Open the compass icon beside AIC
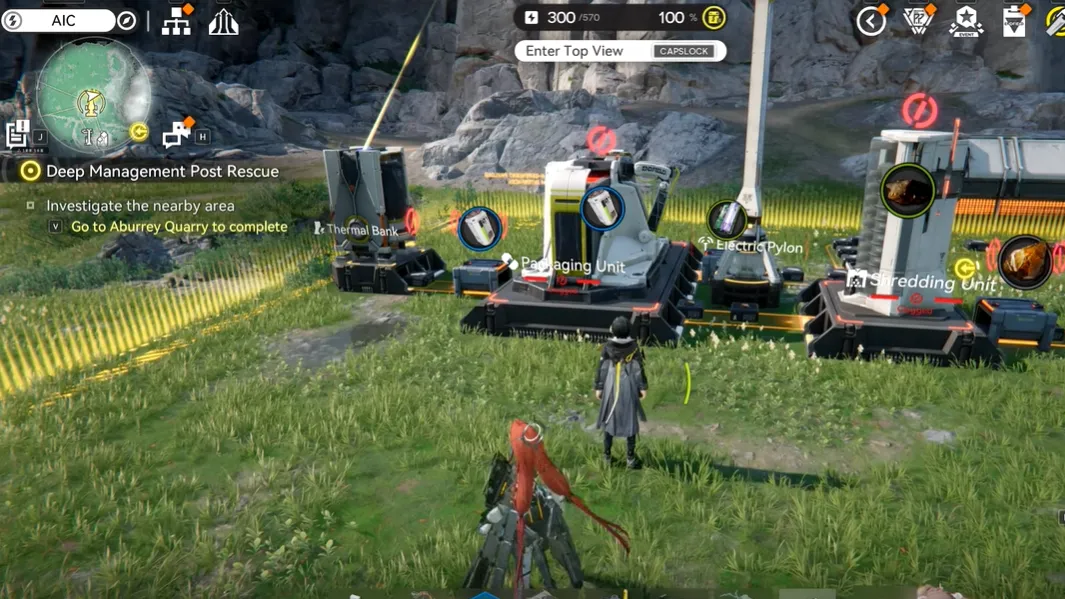The image size is (1065, 599). pos(127,20)
